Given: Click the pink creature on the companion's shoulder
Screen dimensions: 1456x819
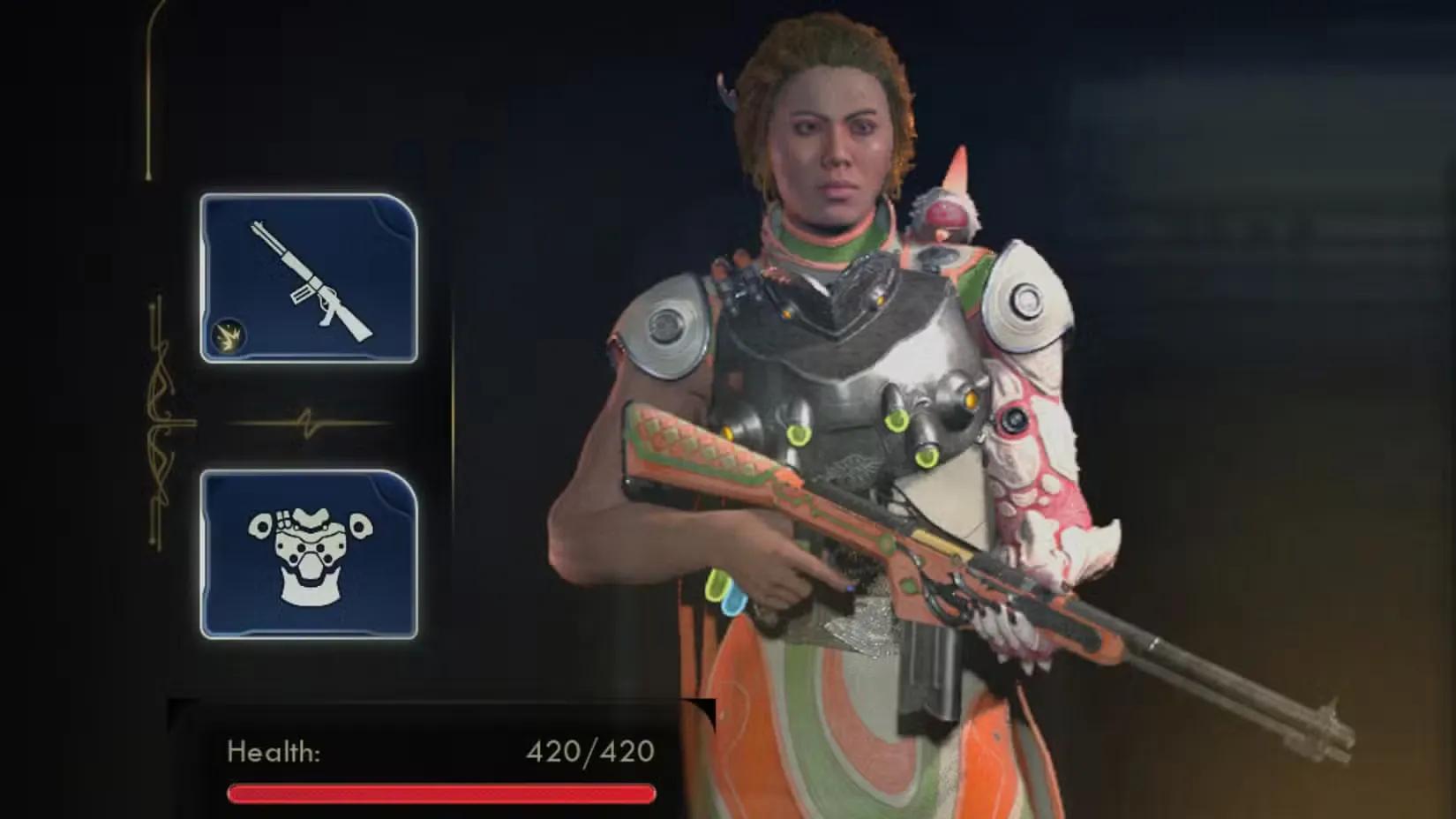Looking at the screenshot, I should 944,207.
